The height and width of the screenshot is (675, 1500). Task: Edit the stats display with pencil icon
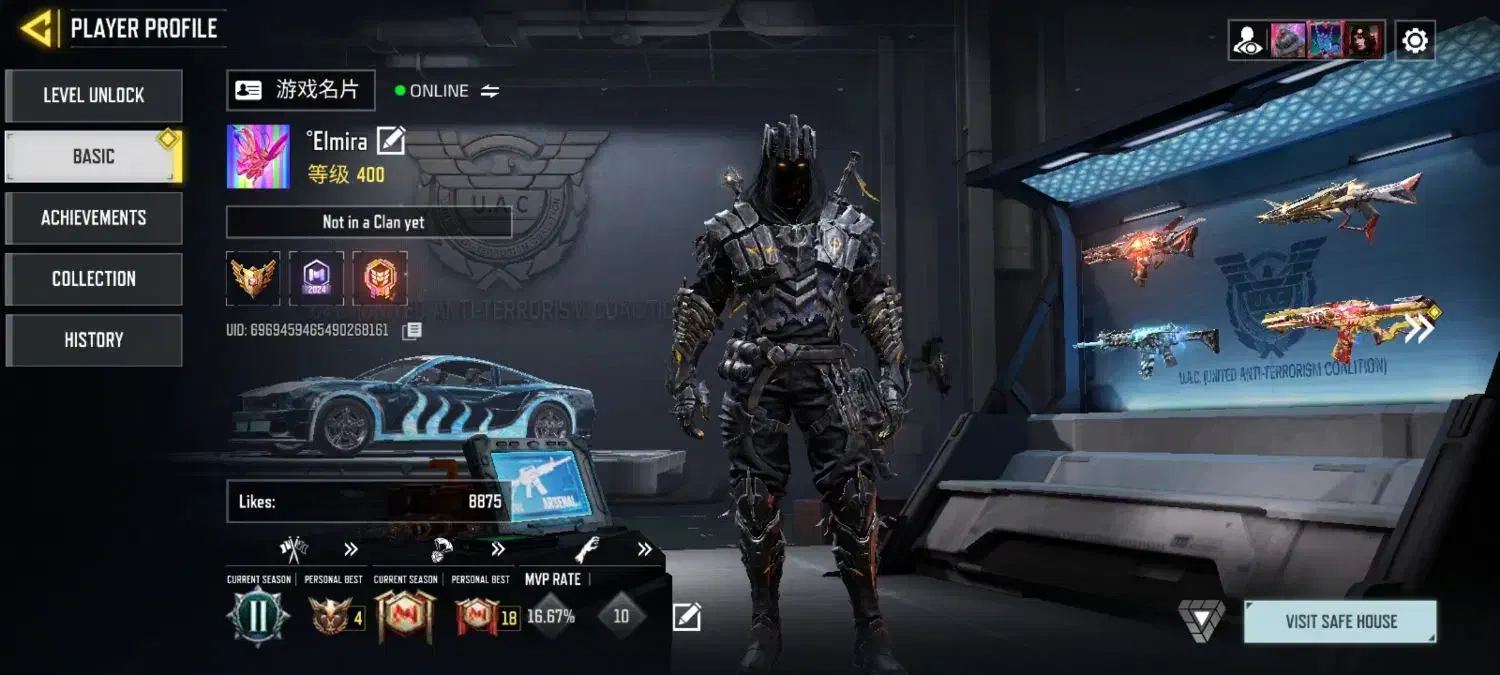tap(686, 617)
